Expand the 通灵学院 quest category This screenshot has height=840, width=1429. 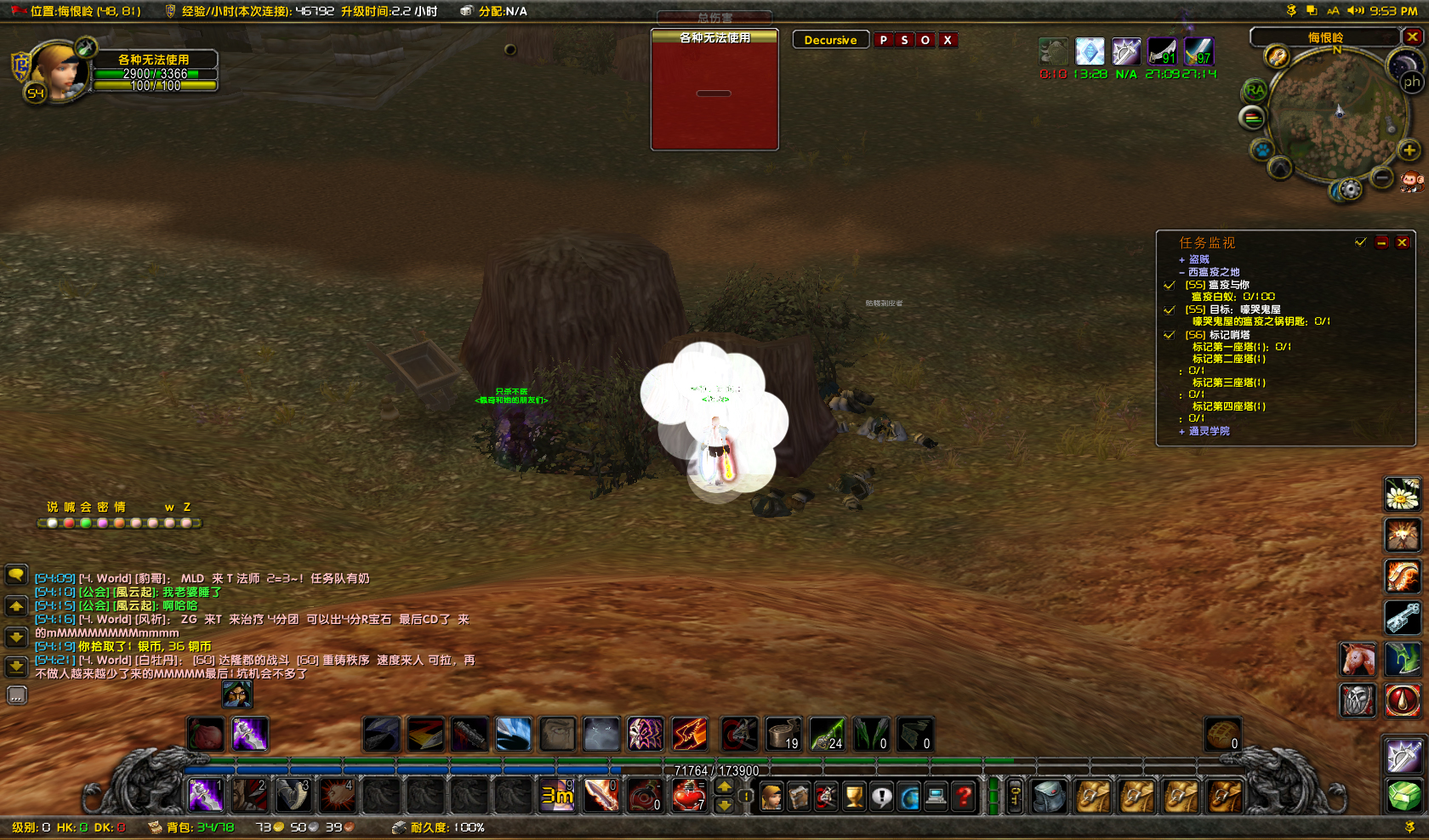pos(1182,431)
